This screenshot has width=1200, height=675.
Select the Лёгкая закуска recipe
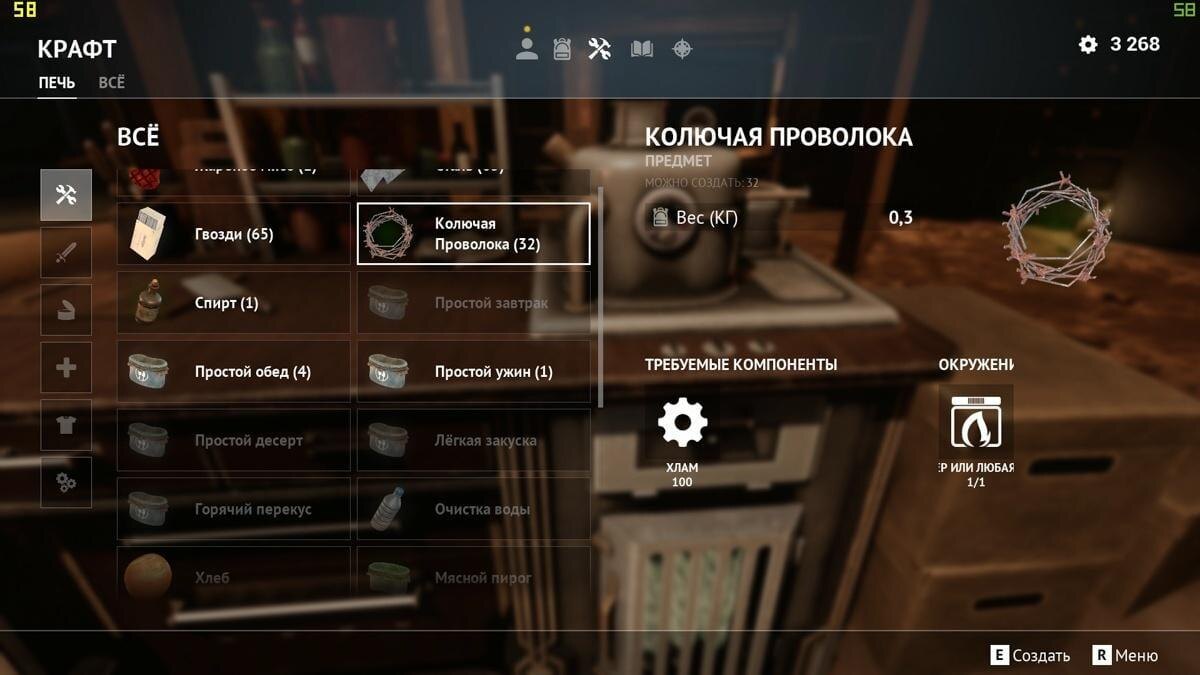coord(473,440)
